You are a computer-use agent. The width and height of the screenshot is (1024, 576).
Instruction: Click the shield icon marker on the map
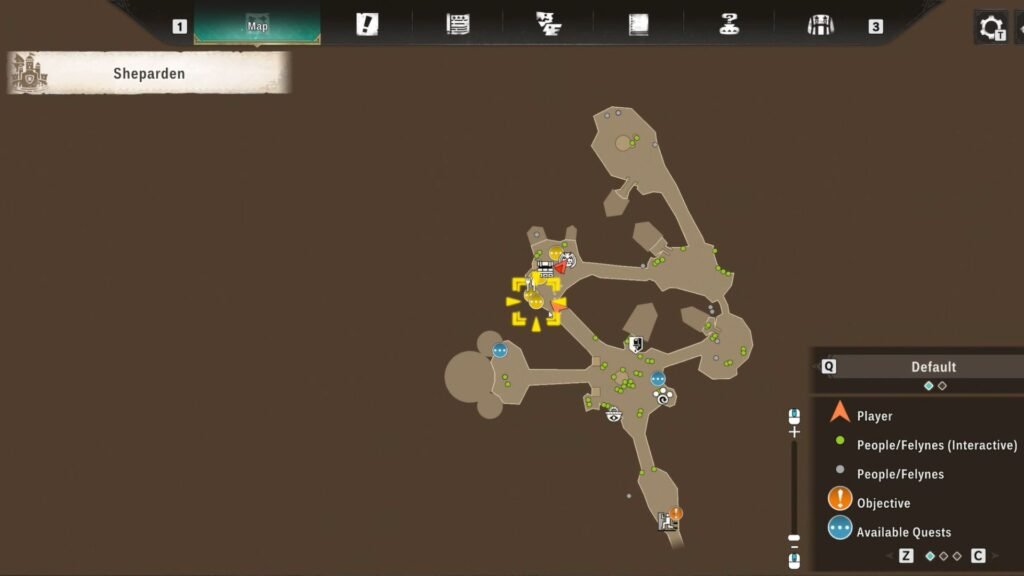635,344
